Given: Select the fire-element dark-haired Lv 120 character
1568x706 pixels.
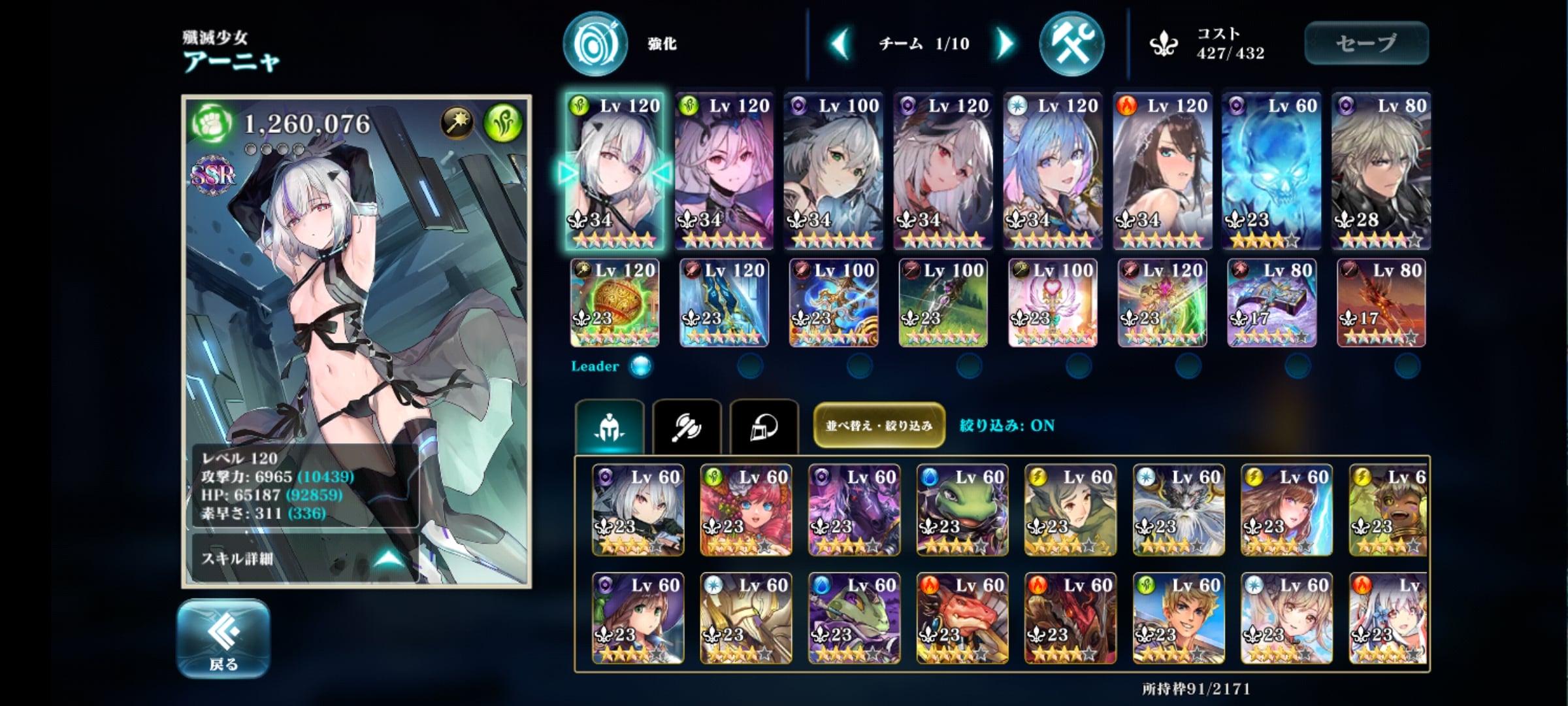Looking at the screenshot, I should 1162,171.
